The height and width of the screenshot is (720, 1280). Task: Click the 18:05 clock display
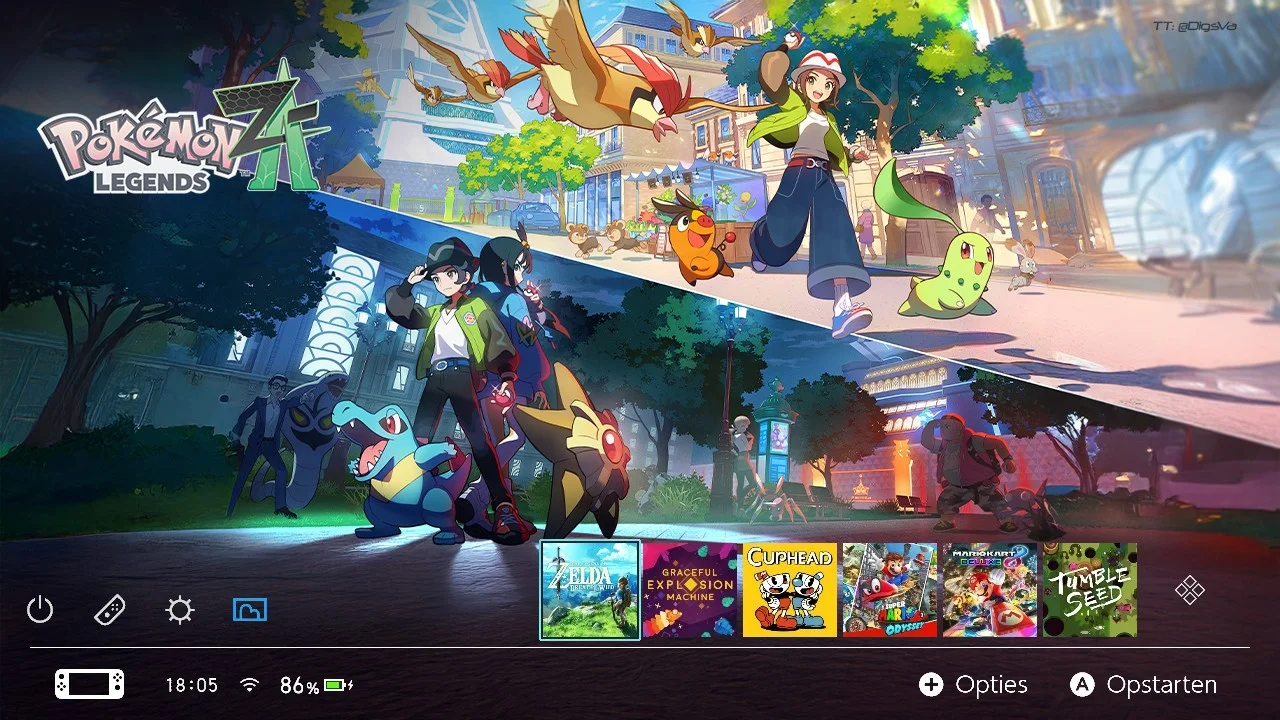(x=193, y=685)
